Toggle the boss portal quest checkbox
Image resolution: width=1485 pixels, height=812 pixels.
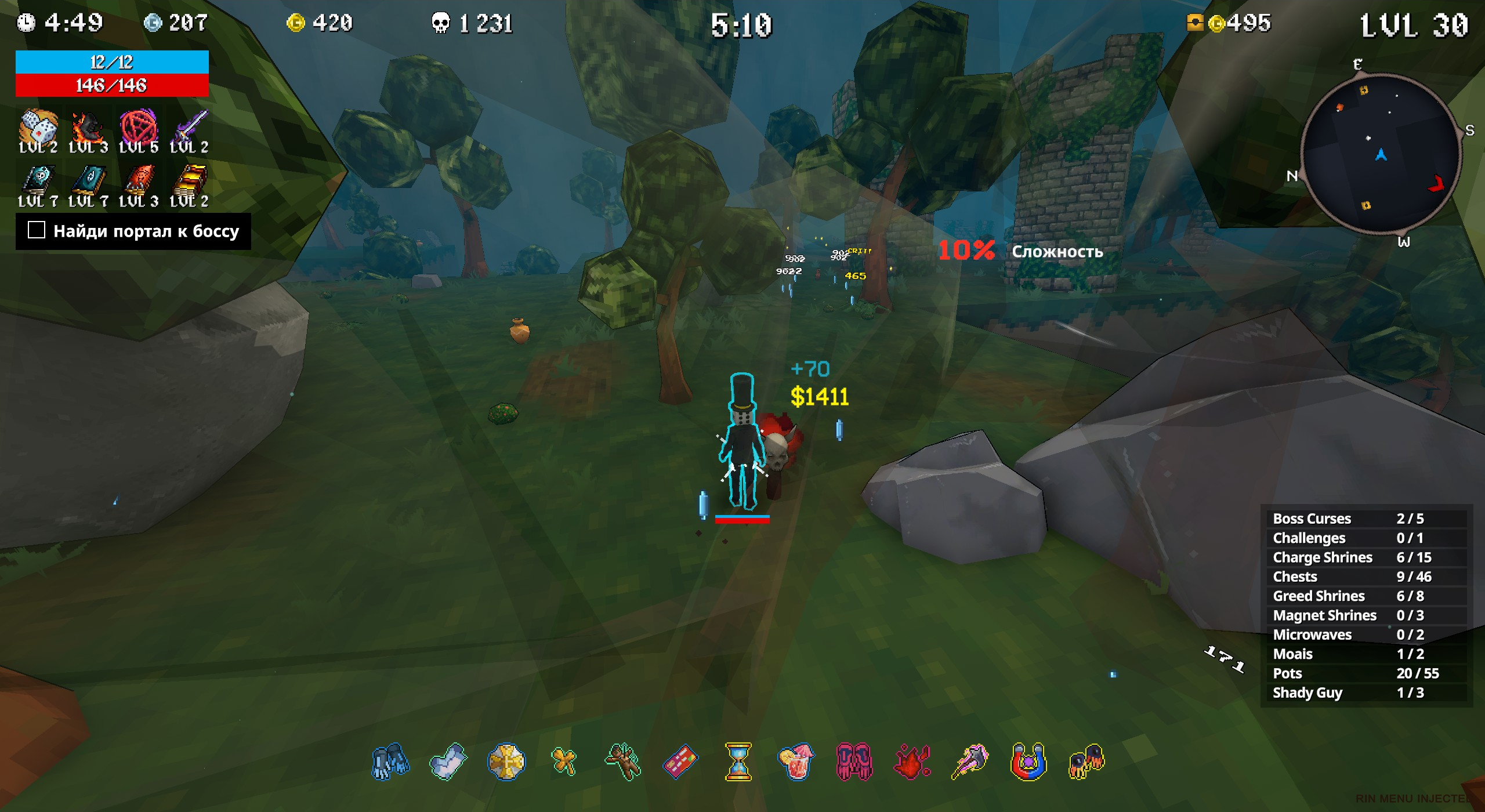click(x=37, y=230)
